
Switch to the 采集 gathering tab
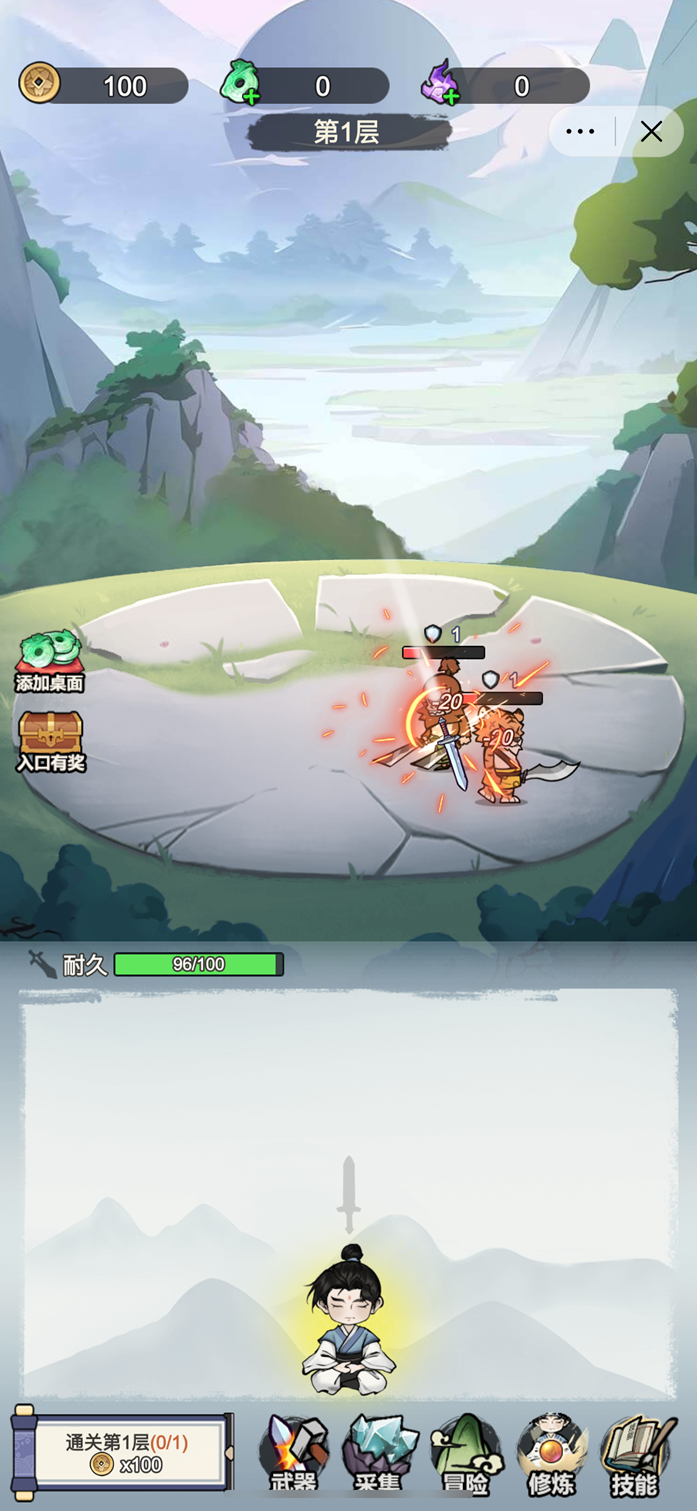tap(379, 1455)
